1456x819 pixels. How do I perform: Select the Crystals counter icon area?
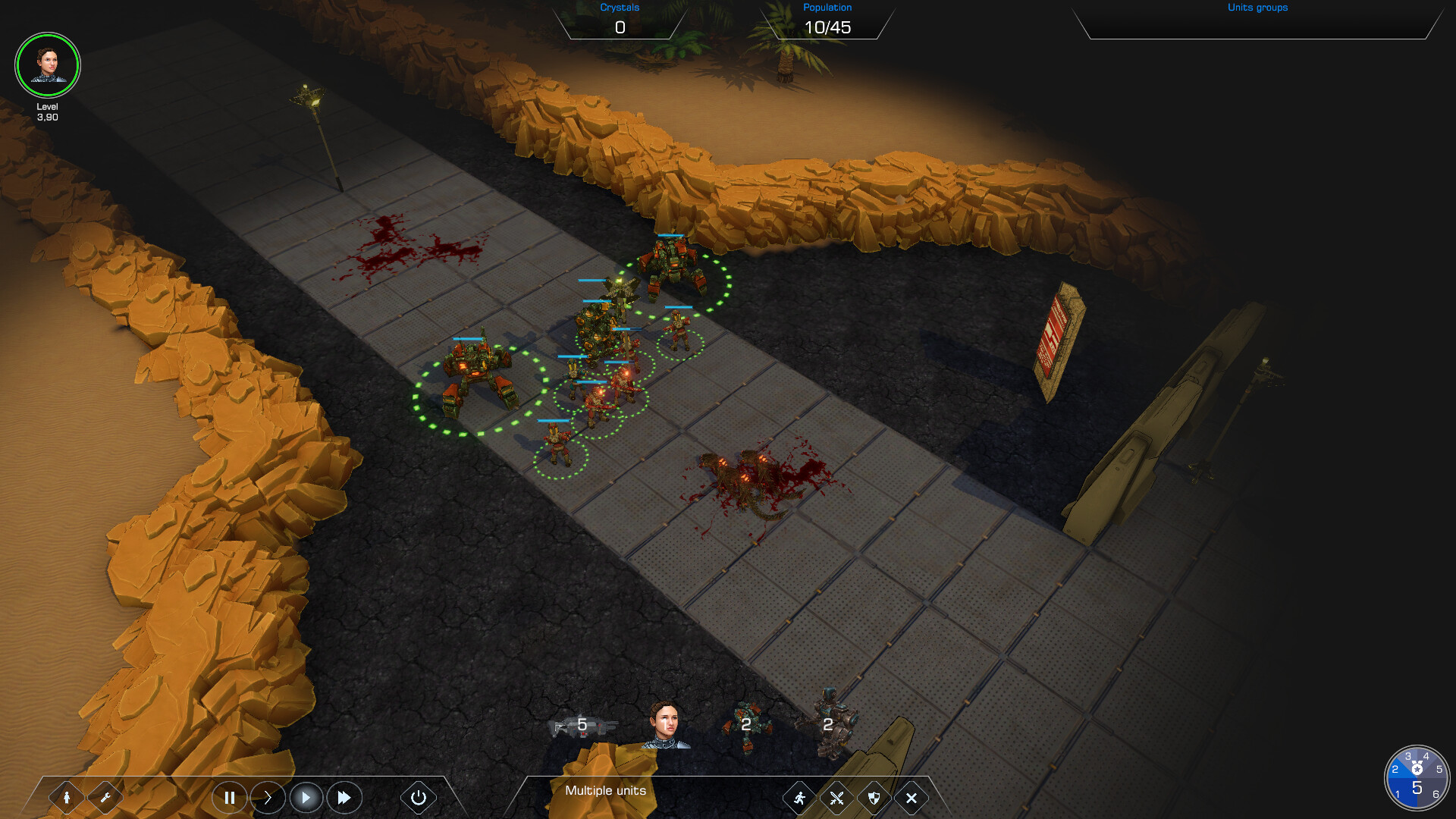(x=620, y=19)
